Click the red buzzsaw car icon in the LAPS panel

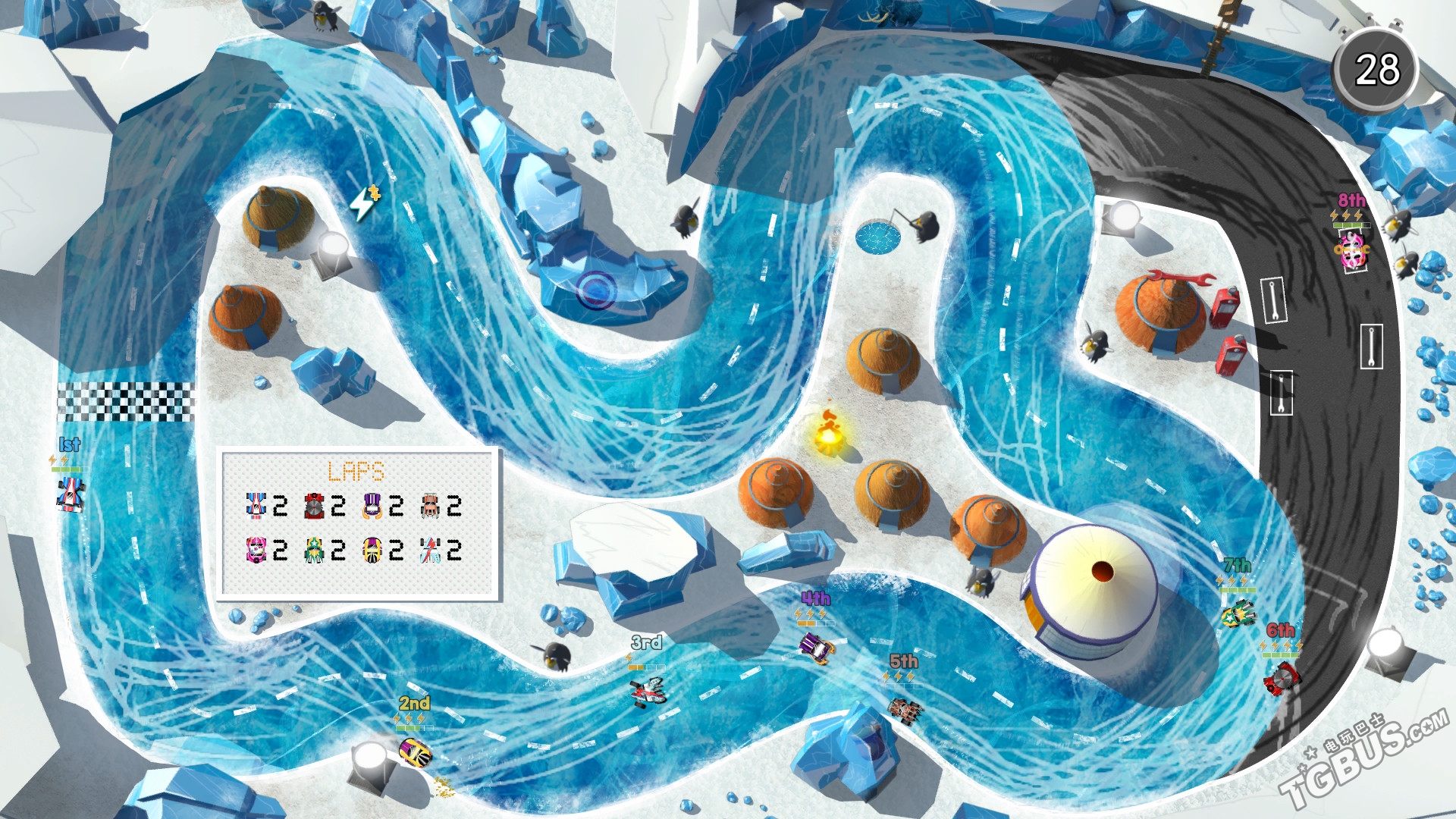(x=313, y=507)
